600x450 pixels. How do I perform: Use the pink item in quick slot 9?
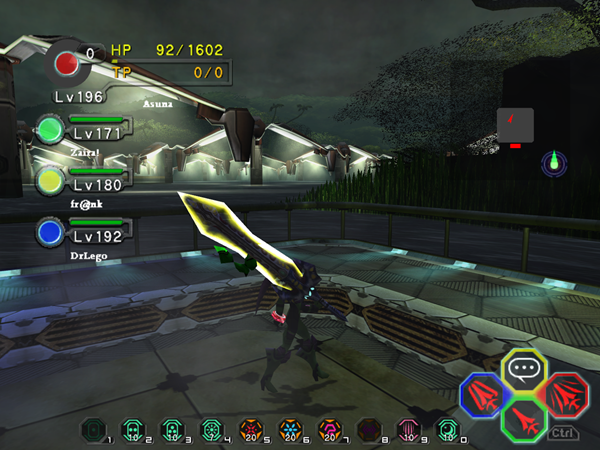click(x=408, y=429)
